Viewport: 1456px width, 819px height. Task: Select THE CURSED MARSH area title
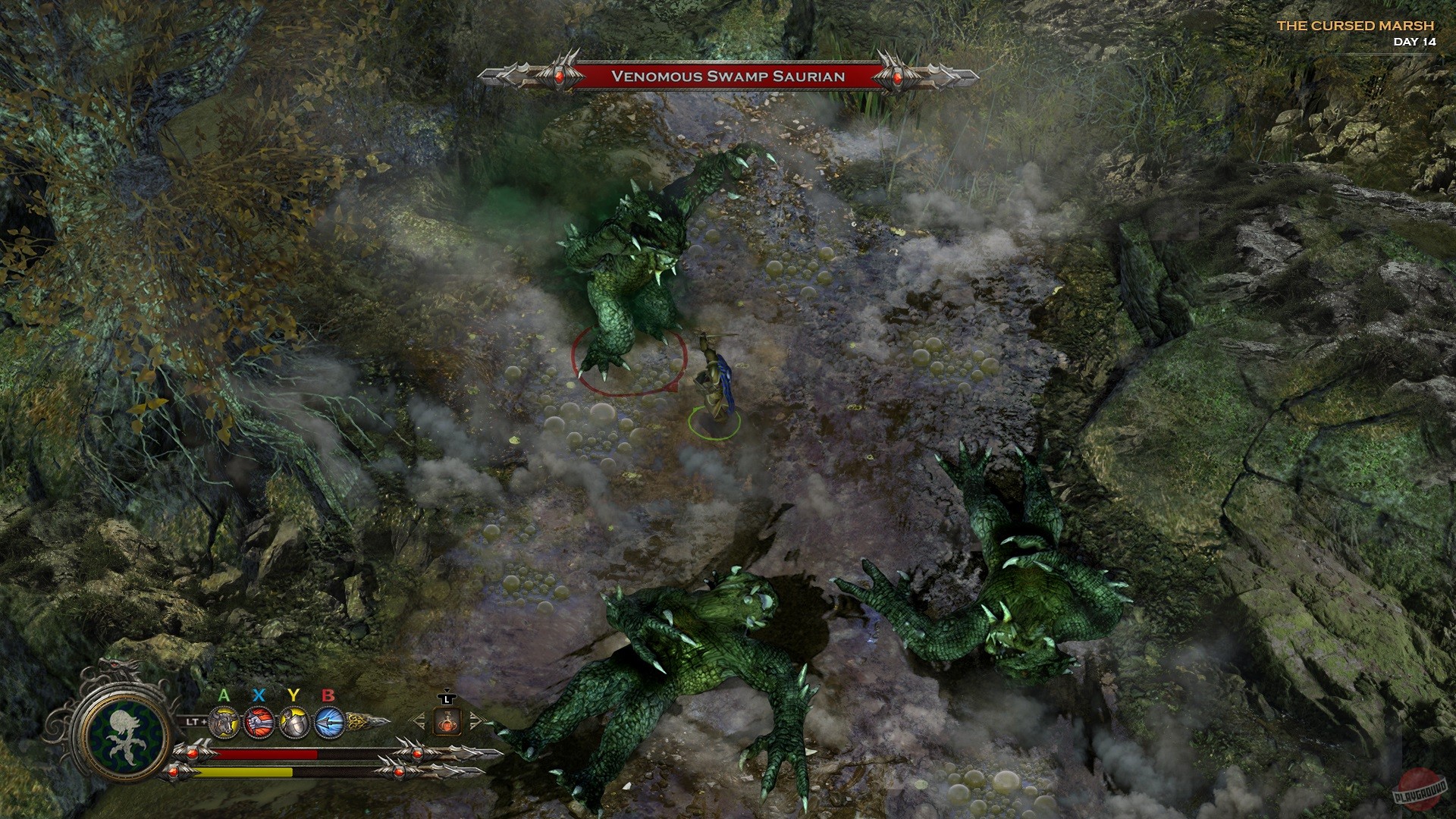(1354, 25)
